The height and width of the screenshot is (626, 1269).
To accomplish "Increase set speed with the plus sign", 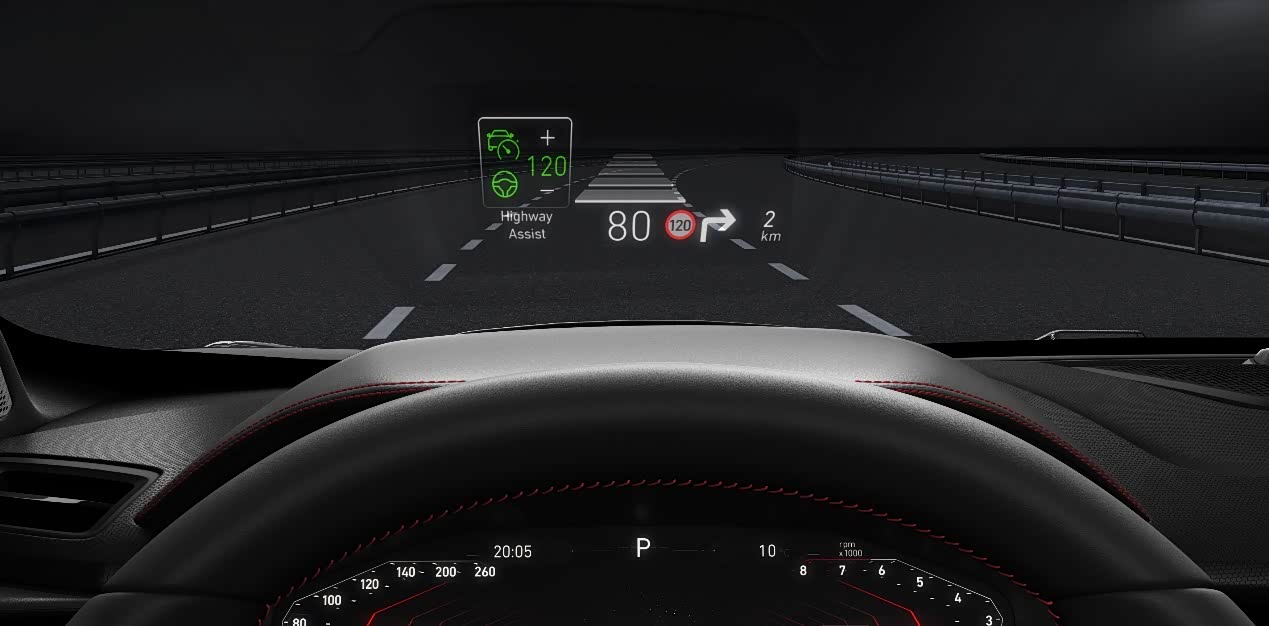I will pyautogui.click(x=547, y=138).
